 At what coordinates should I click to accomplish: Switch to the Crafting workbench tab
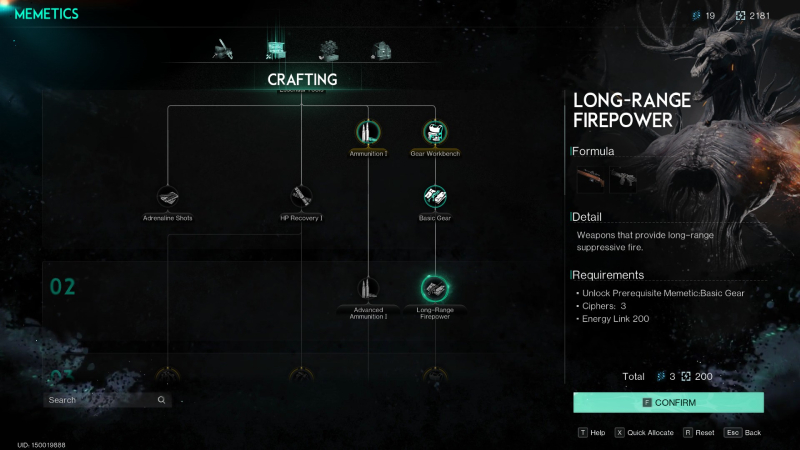(x=275, y=49)
